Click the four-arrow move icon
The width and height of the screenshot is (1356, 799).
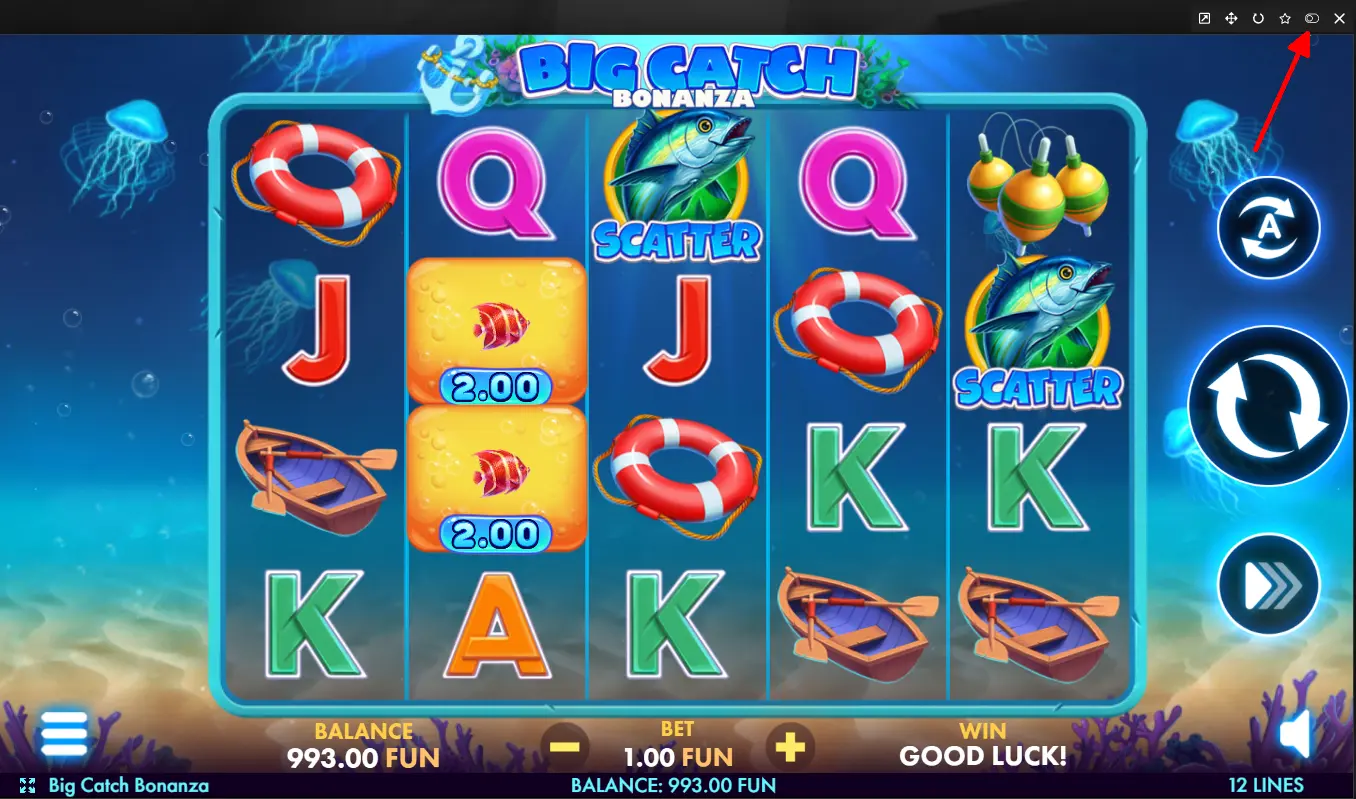click(x=1231, y=18)
